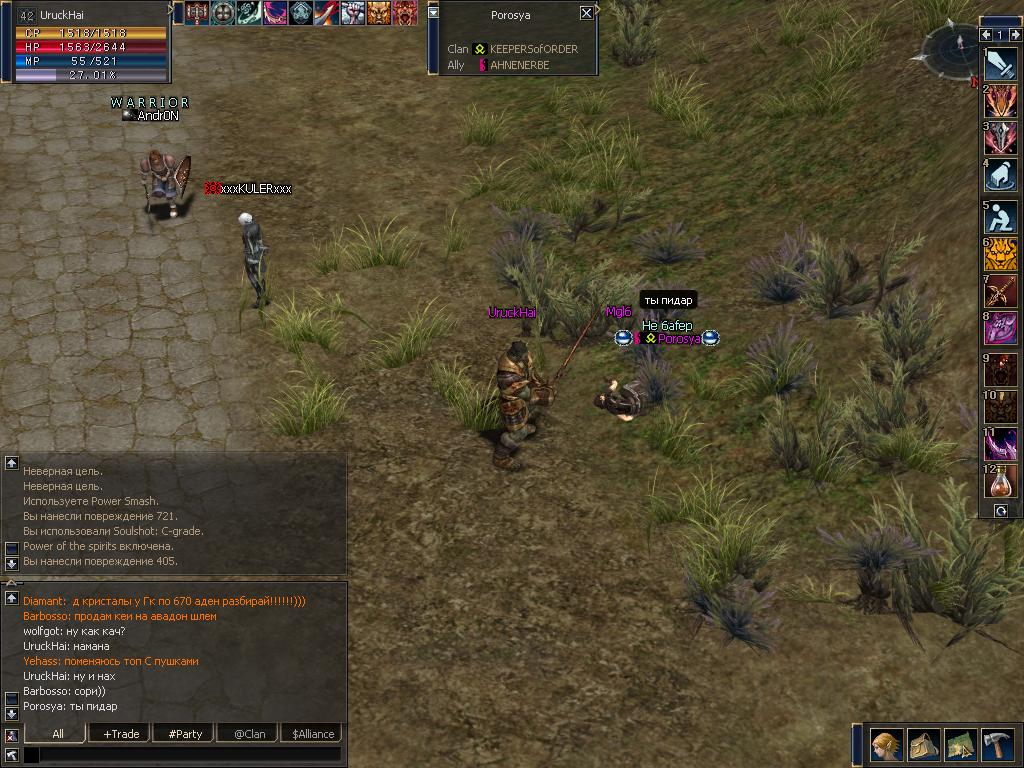Viewport: 1024px width, 768px height.
Task: Go to the previous shortcut bar page
Action: click(x=986, y=35)
